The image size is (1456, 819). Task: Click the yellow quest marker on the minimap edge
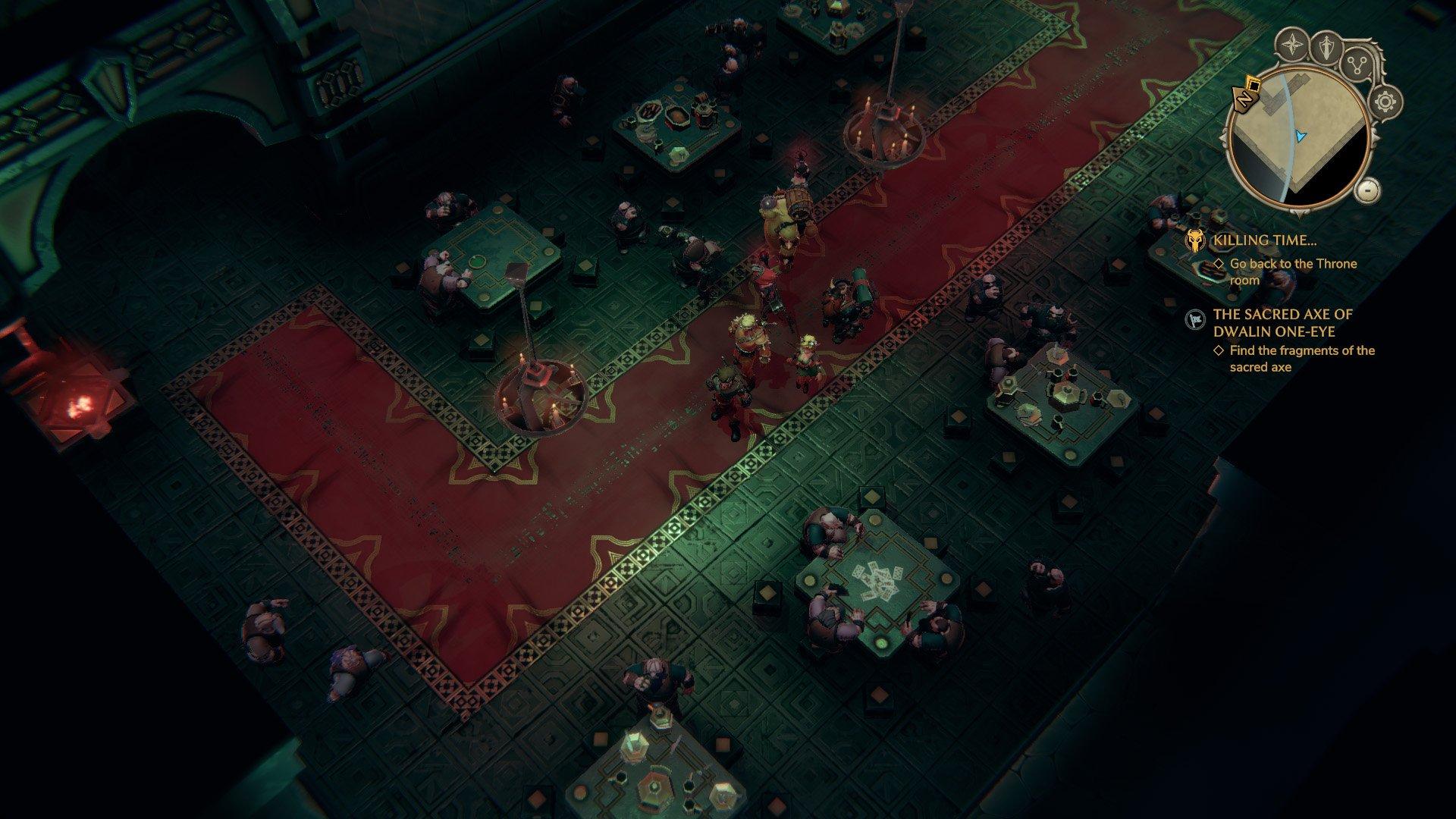[x=1253, y=84]
